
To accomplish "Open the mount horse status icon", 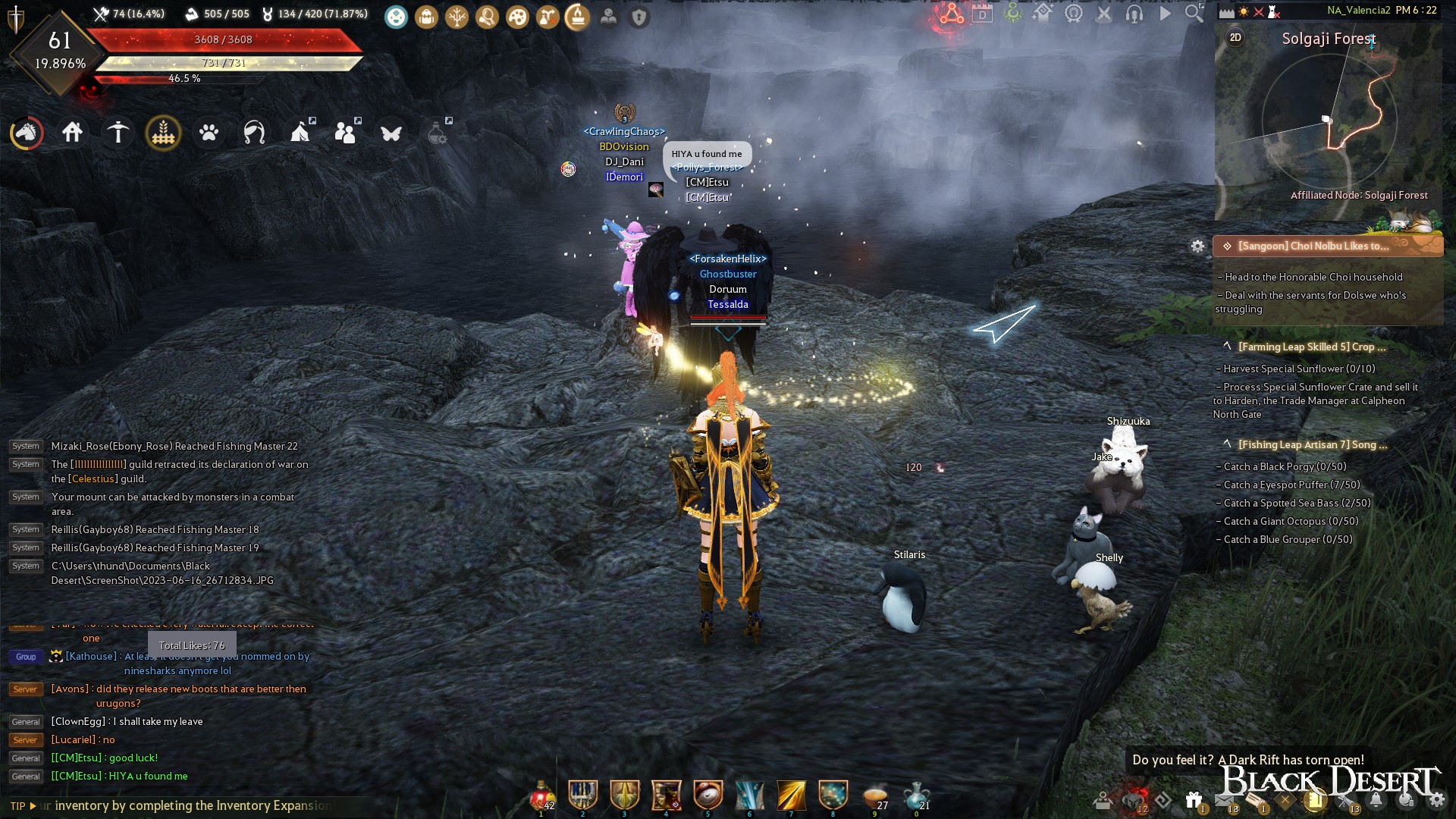I will 26,132.
